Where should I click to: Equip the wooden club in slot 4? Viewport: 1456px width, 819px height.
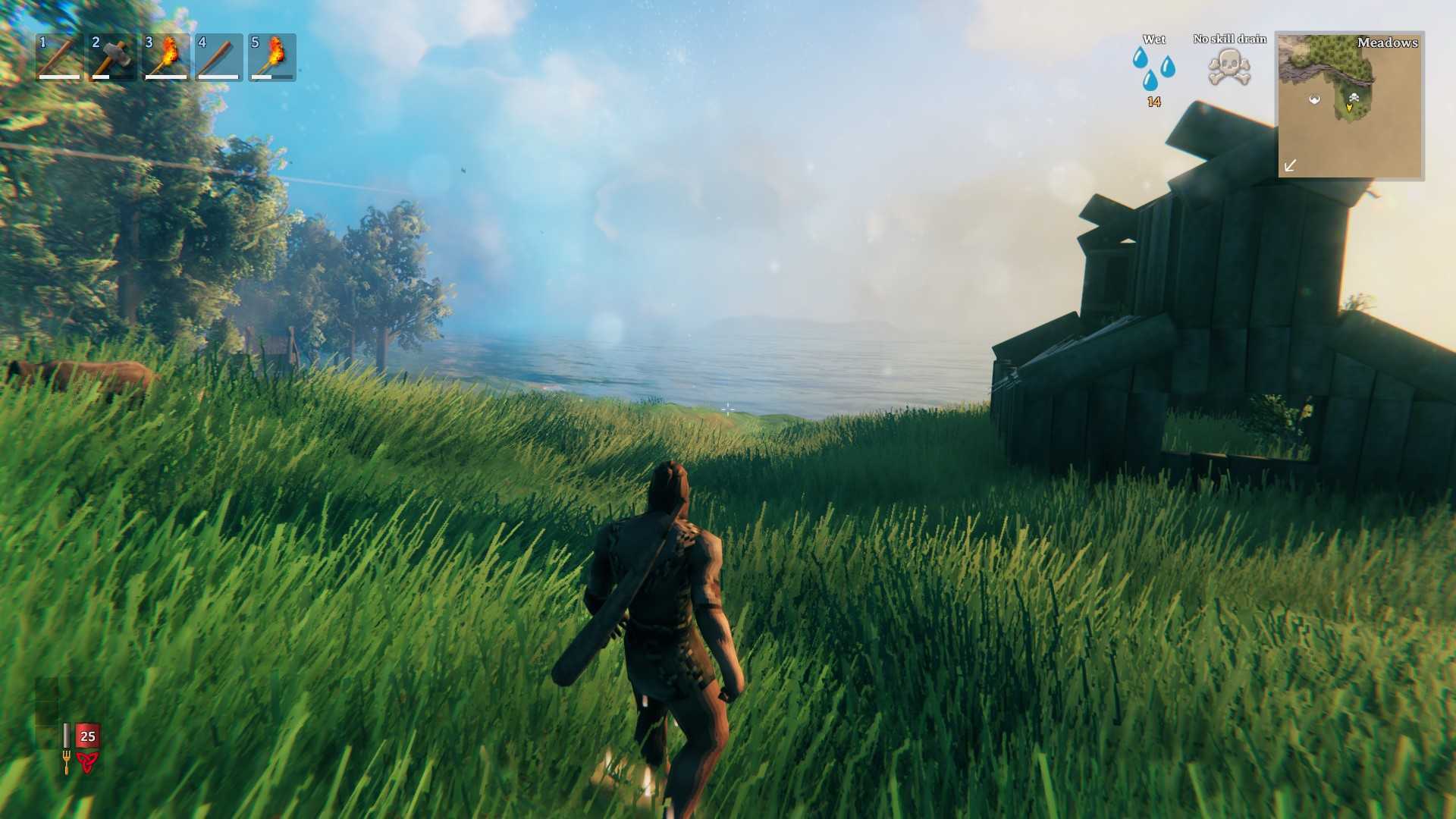[x=218, y=57]
